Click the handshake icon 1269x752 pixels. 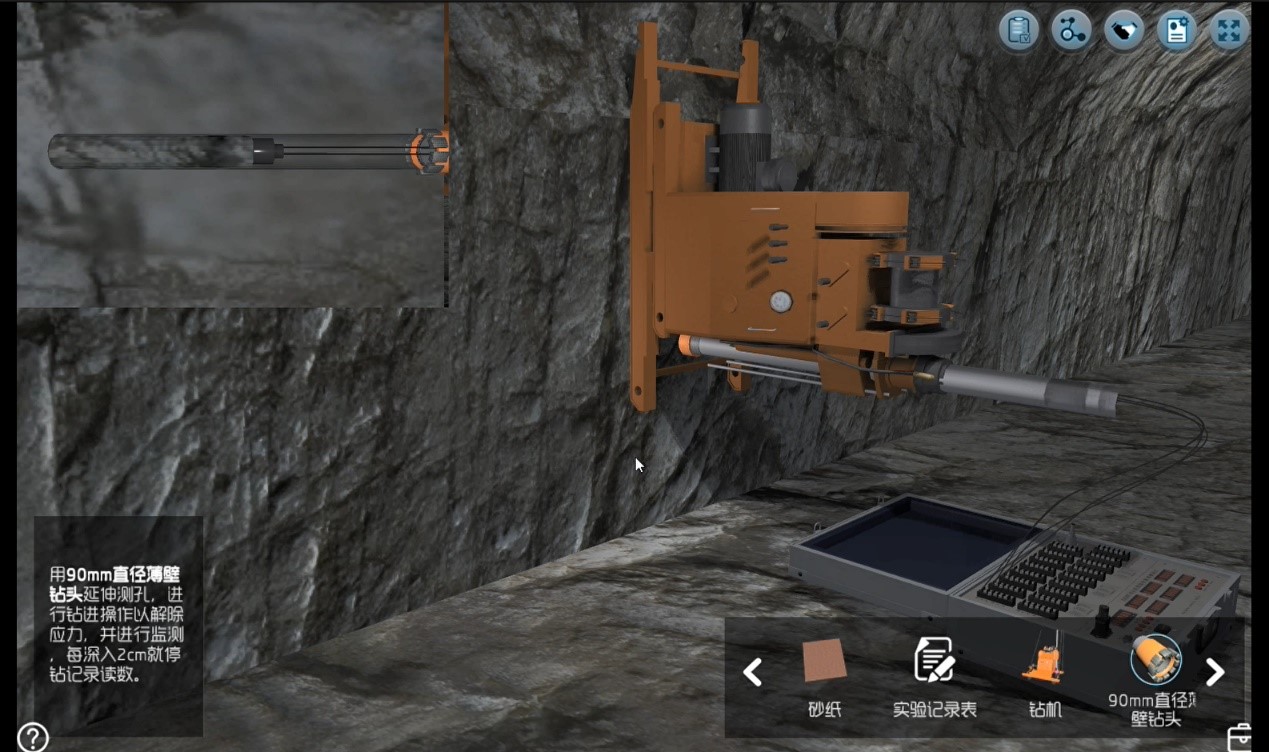tap(1124, 31)
